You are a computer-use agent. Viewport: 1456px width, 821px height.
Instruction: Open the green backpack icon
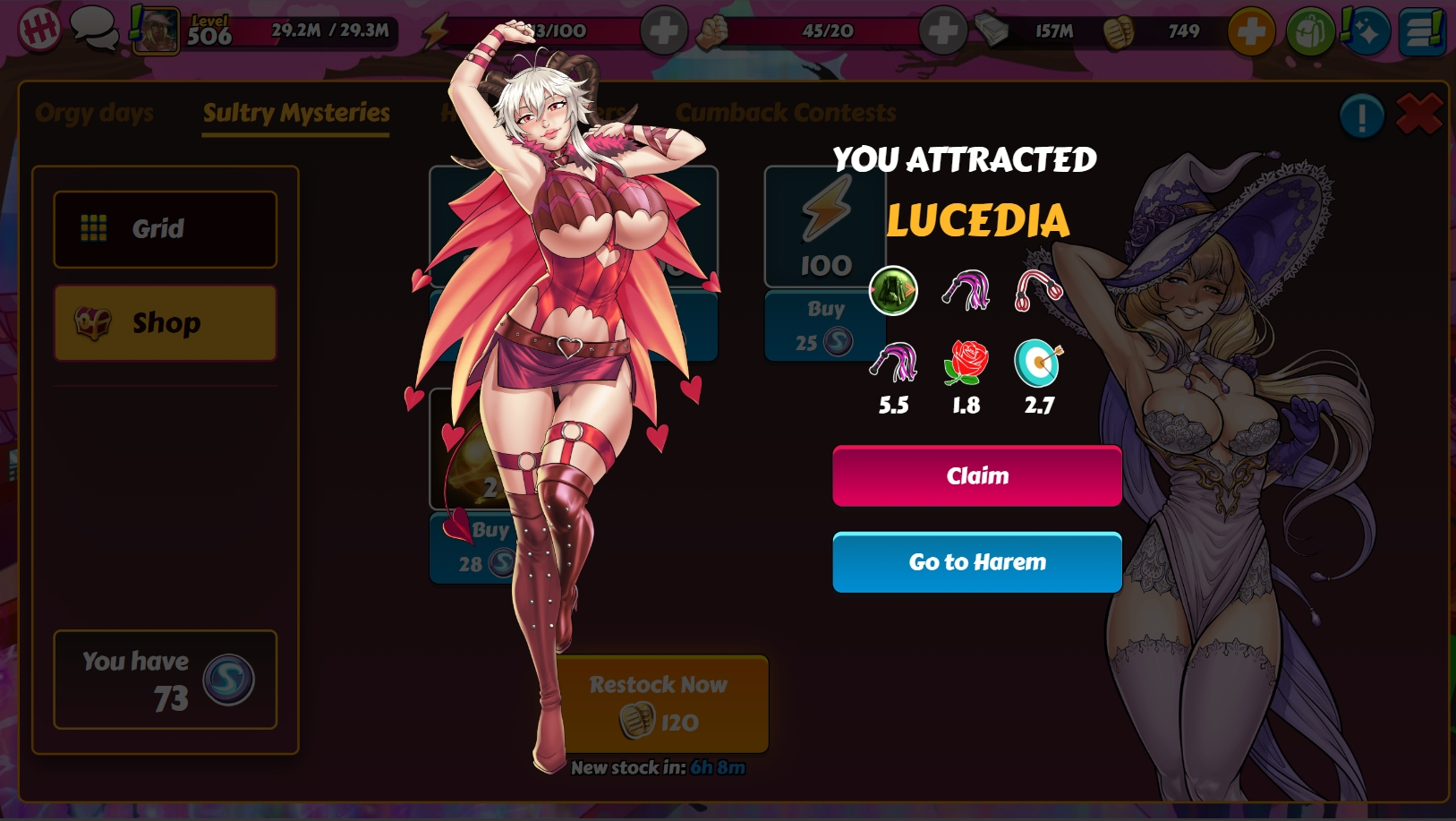tap(1309, 31)
